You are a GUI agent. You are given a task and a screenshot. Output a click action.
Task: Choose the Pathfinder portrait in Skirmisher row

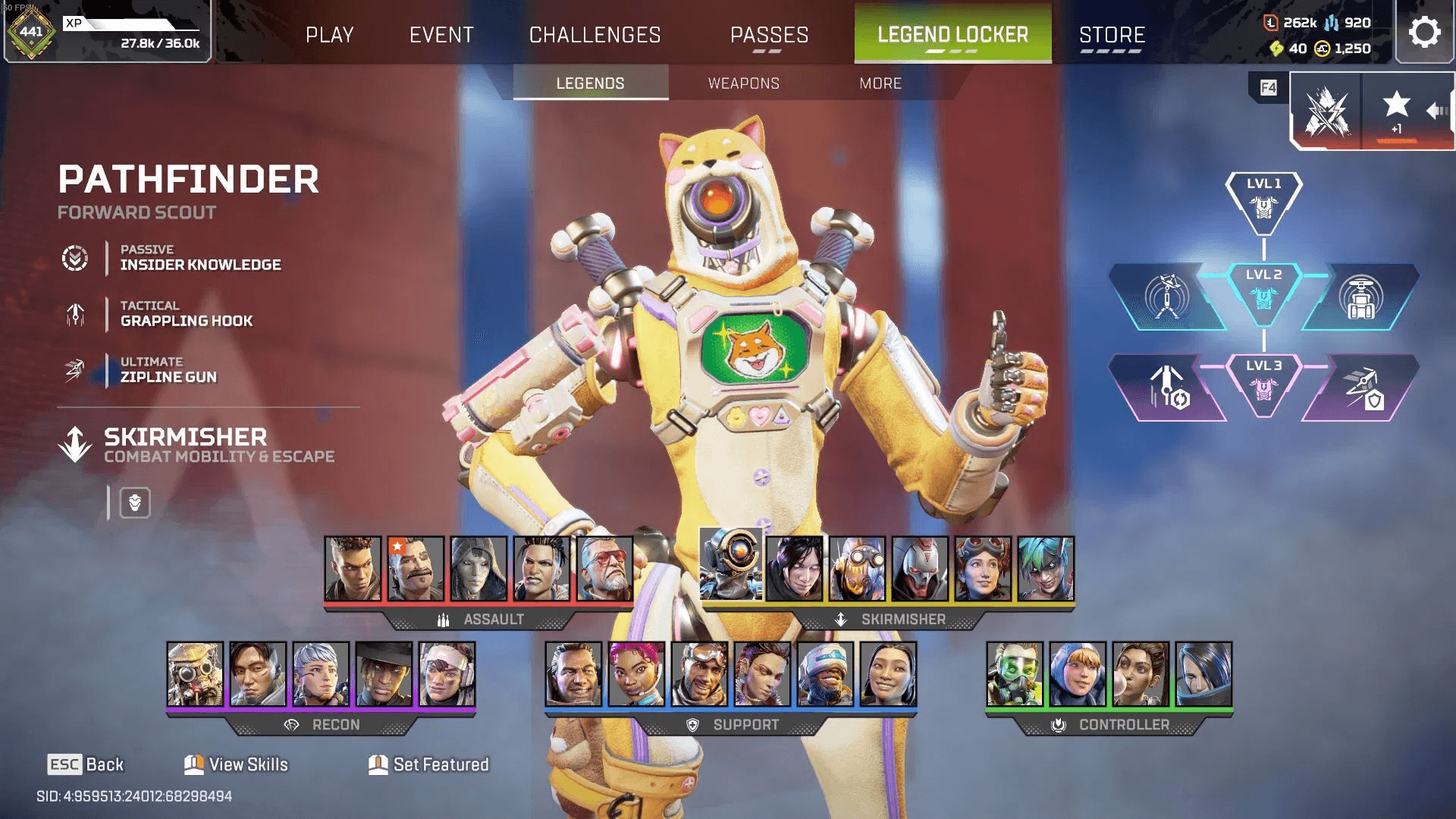point(730,566)
